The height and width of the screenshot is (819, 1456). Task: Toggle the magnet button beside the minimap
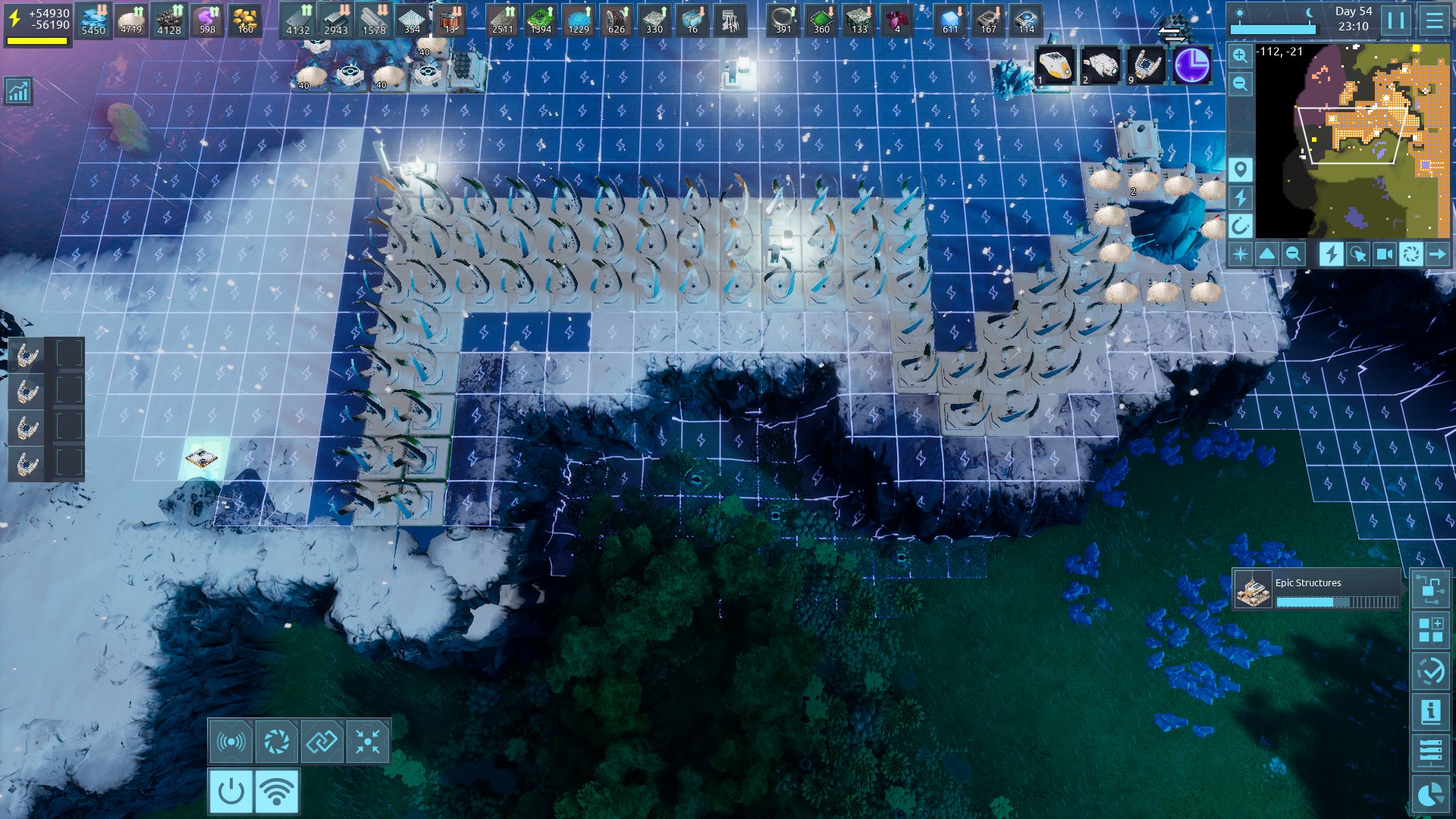1240,225
